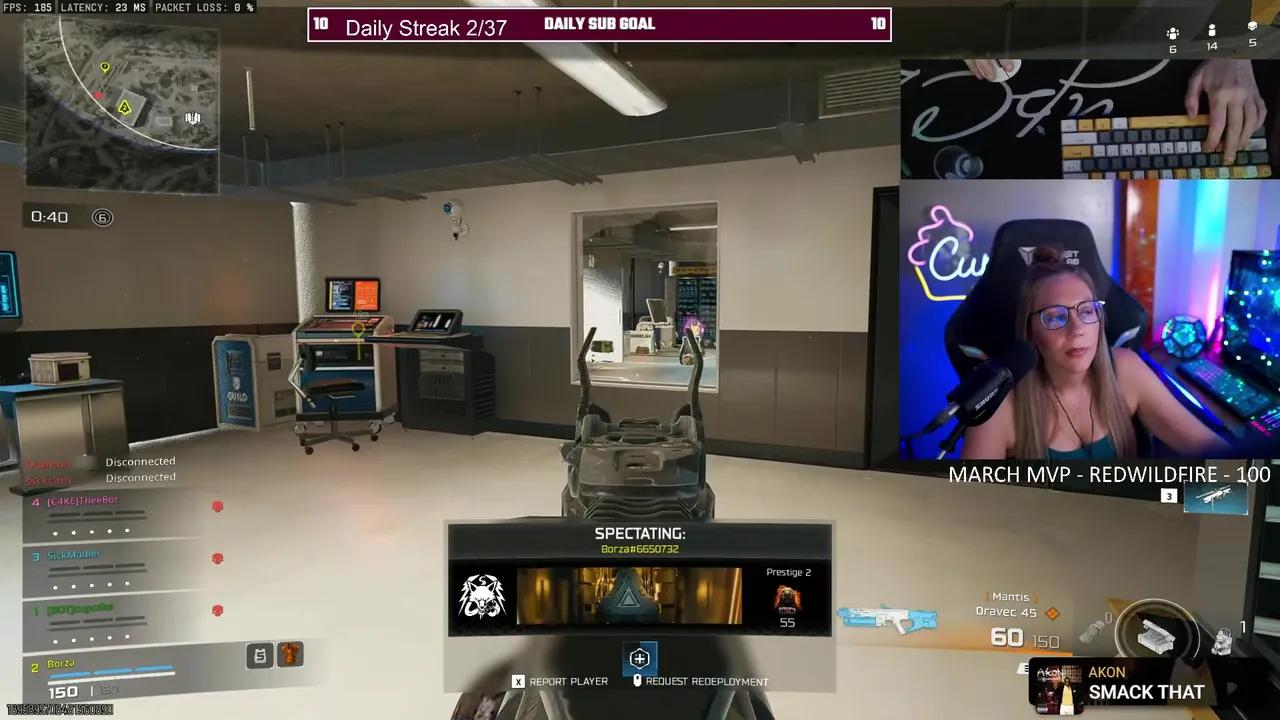Click the Mantis Dravec 45 weapon icon

coord(886,618)
